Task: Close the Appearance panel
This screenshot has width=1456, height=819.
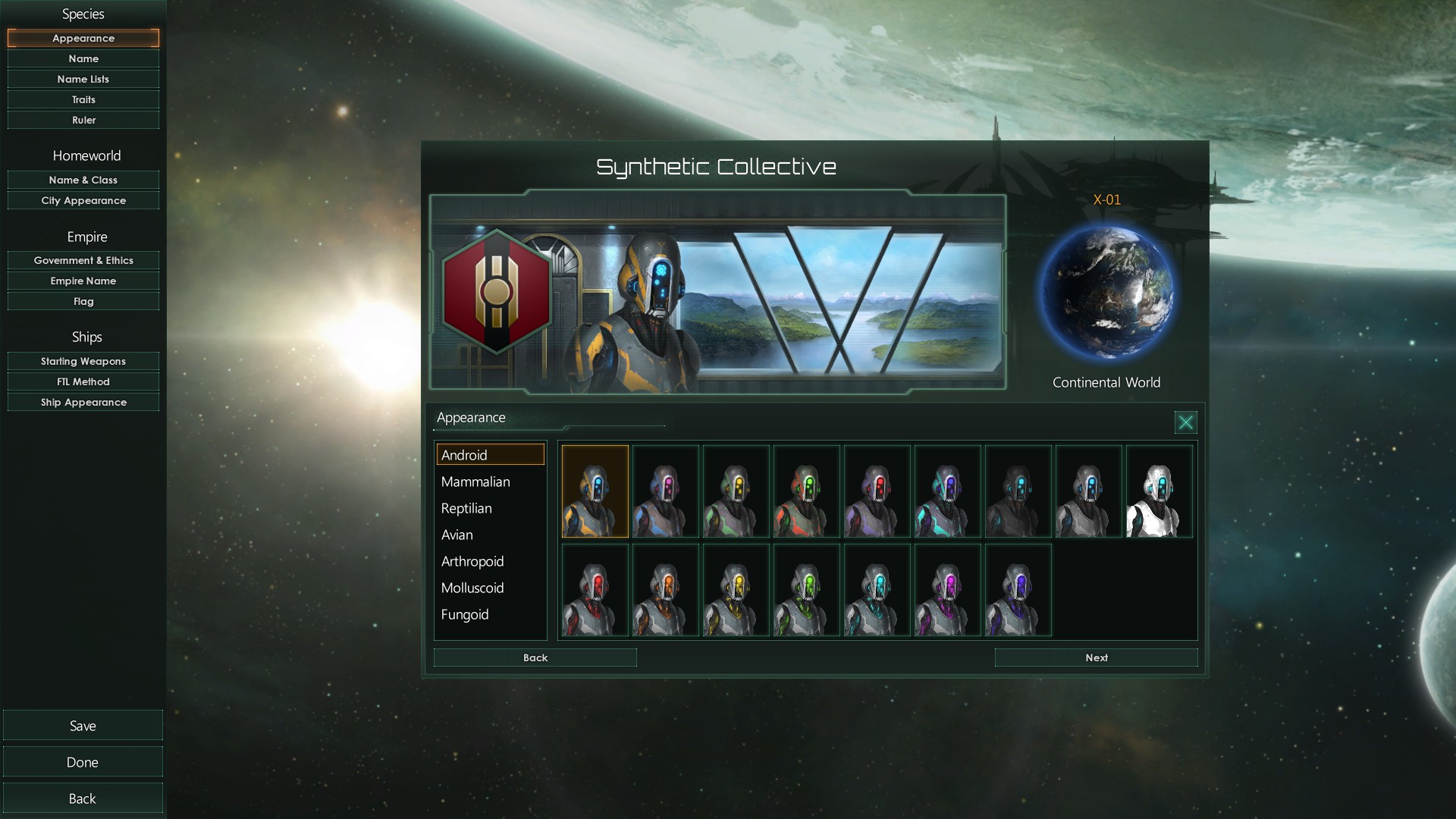Action: pos(1185,422)
